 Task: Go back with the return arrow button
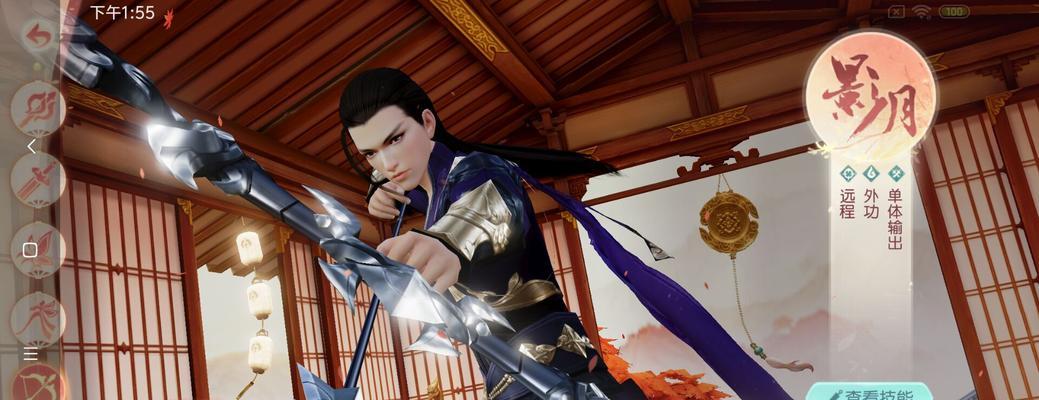(x=38, y=37)
